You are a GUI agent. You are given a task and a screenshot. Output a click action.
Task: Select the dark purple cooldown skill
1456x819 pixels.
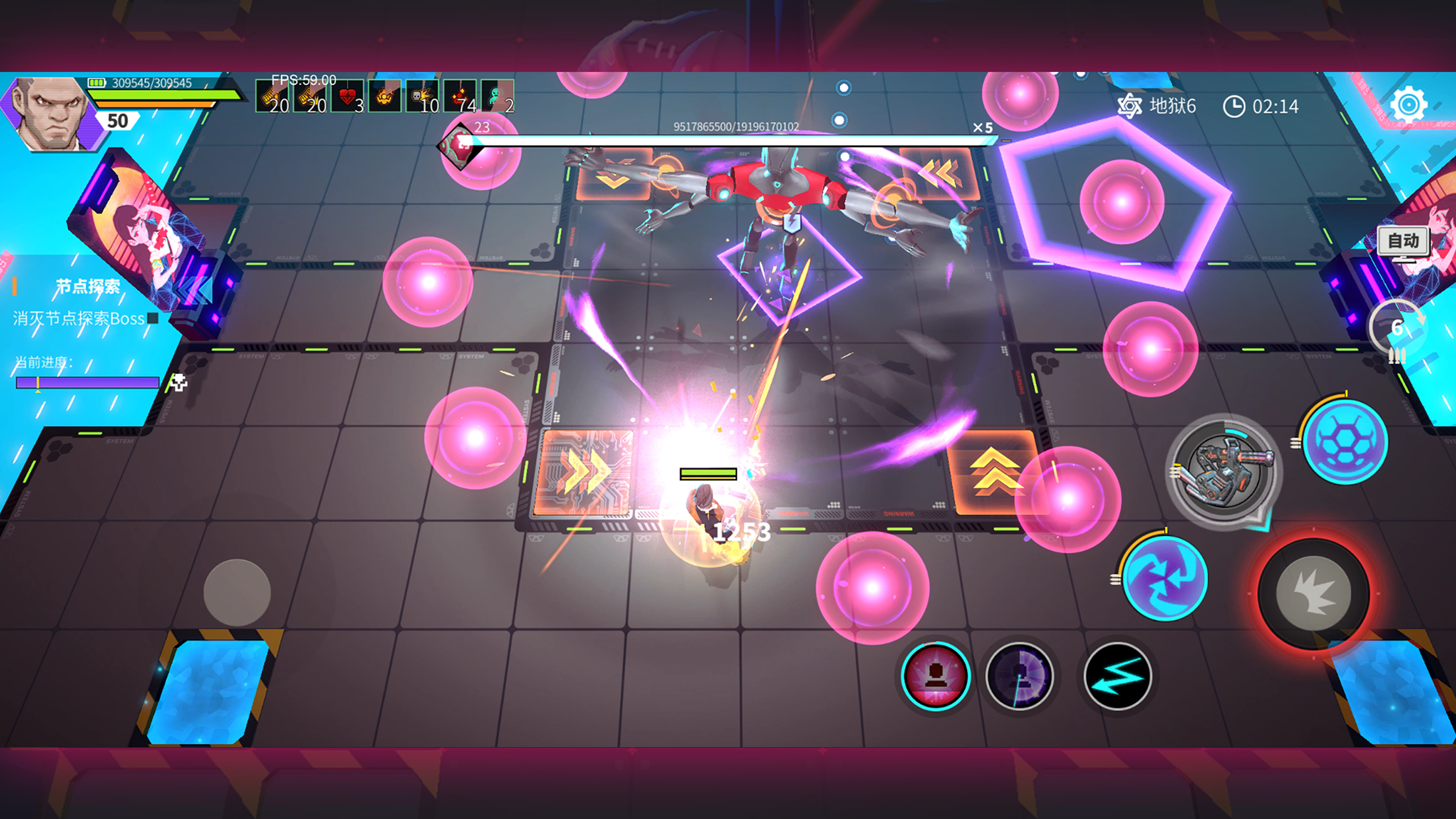(x=1019, y=677)
